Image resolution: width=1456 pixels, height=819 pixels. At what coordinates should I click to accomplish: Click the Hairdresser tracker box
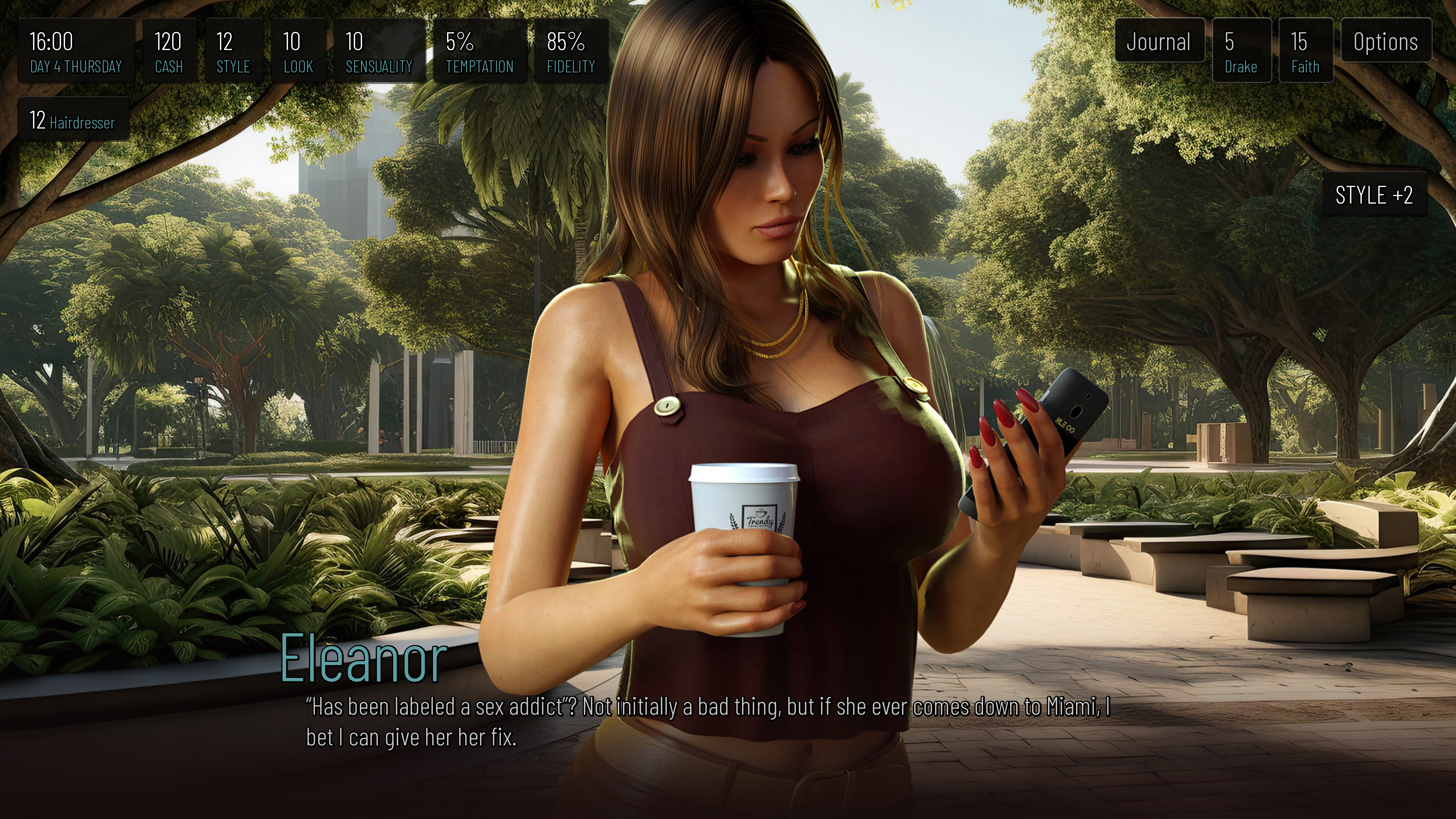click(73, 119)
